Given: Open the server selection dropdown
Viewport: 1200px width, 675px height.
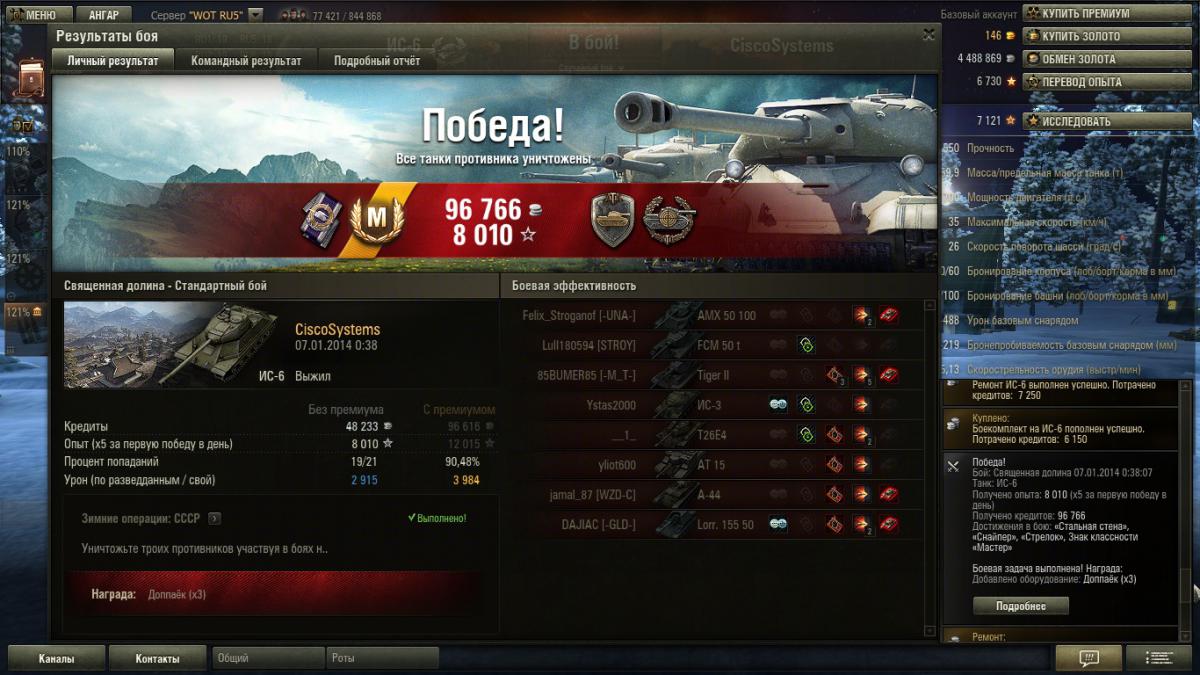Looking at the screenshot, I should coord(256,15).
